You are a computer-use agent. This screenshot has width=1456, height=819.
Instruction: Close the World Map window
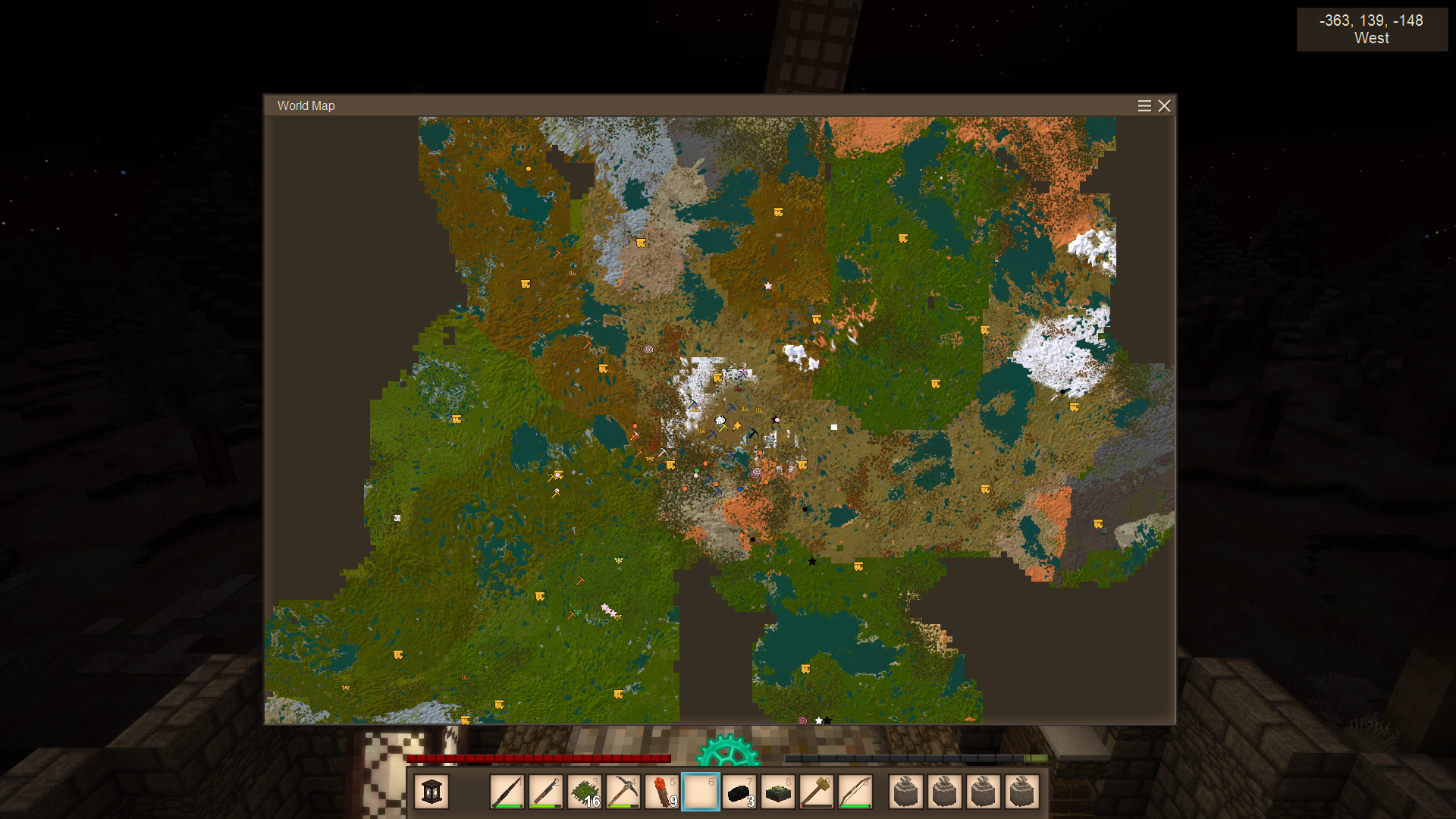point(1164,106)
